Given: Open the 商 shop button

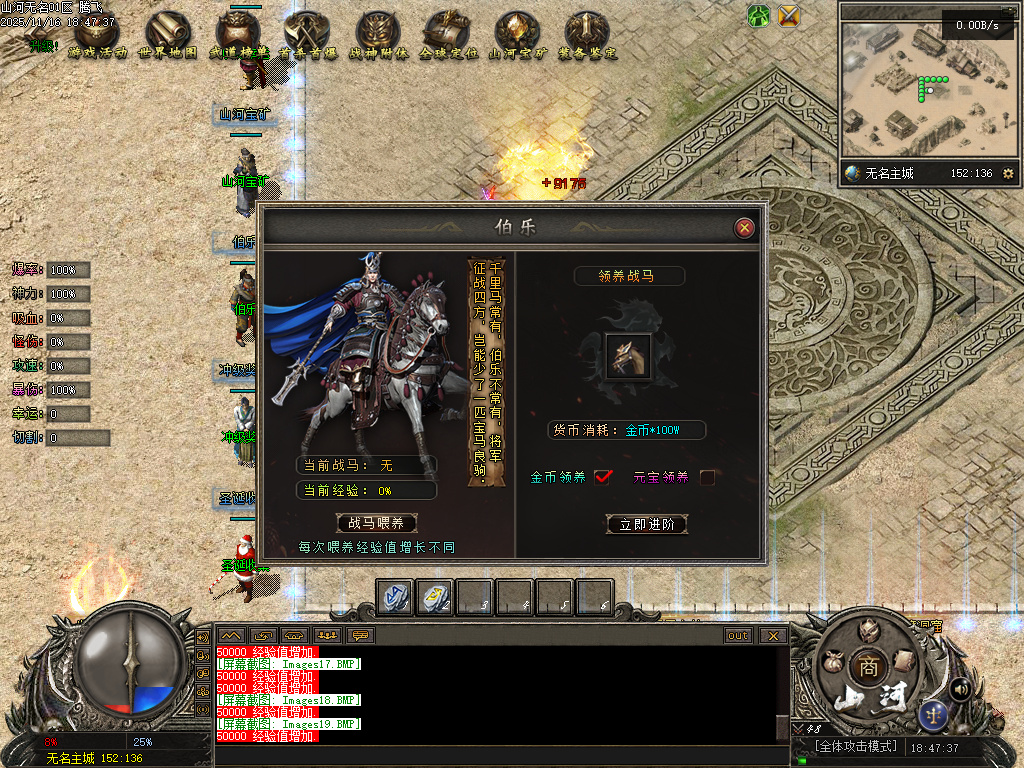Looking at the screenshot, I should tap(869, 667).
